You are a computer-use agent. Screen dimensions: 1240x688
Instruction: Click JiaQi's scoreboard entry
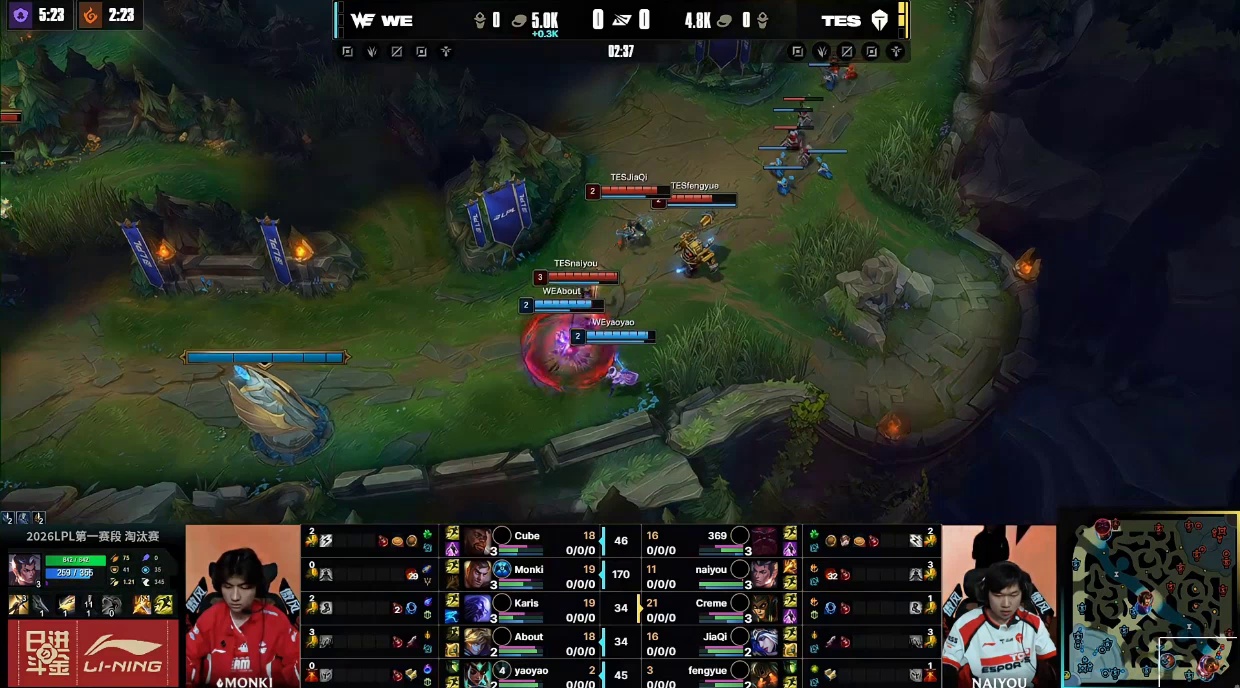coord(715,643)
